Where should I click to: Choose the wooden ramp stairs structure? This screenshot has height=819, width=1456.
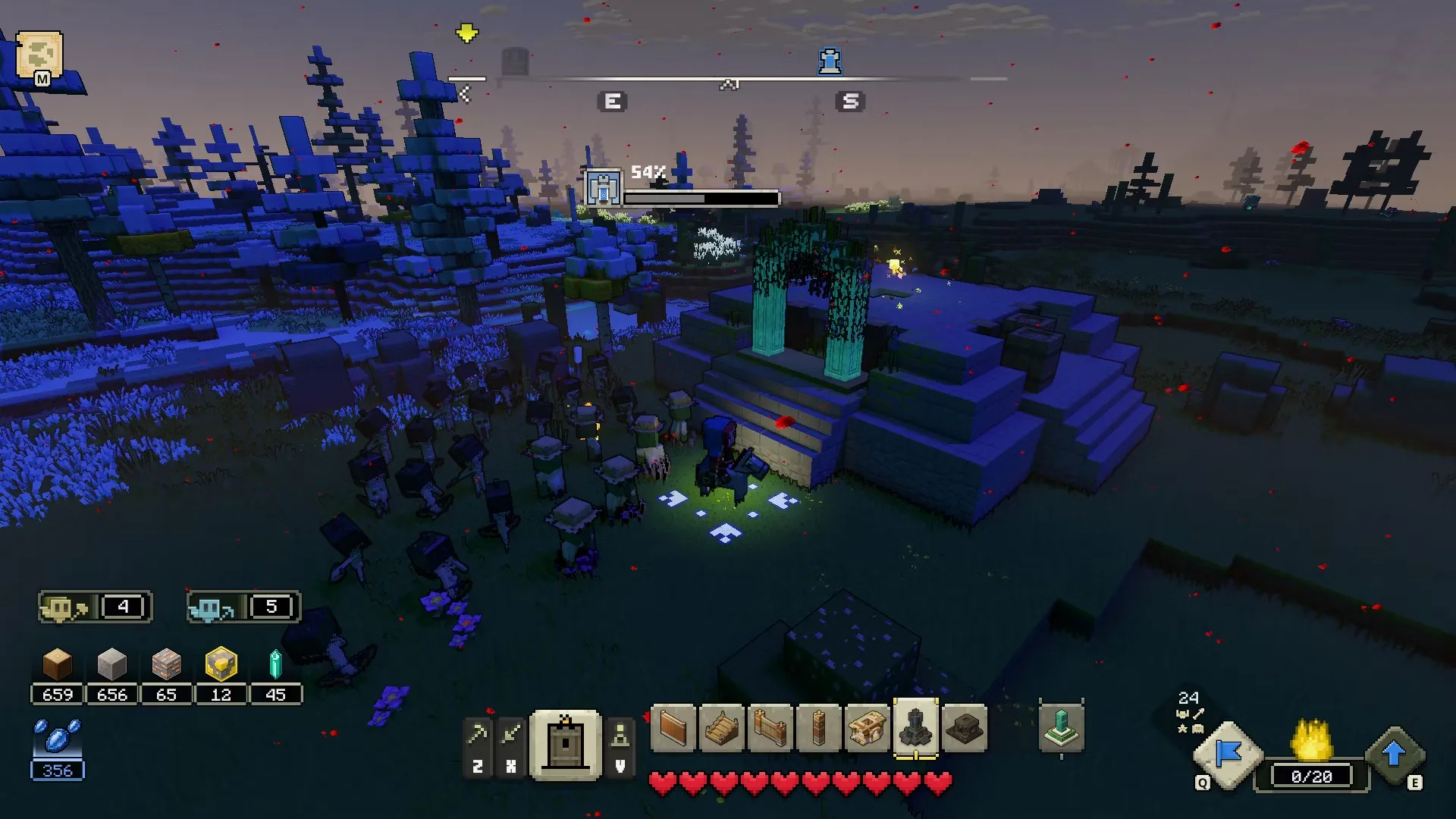721,729
